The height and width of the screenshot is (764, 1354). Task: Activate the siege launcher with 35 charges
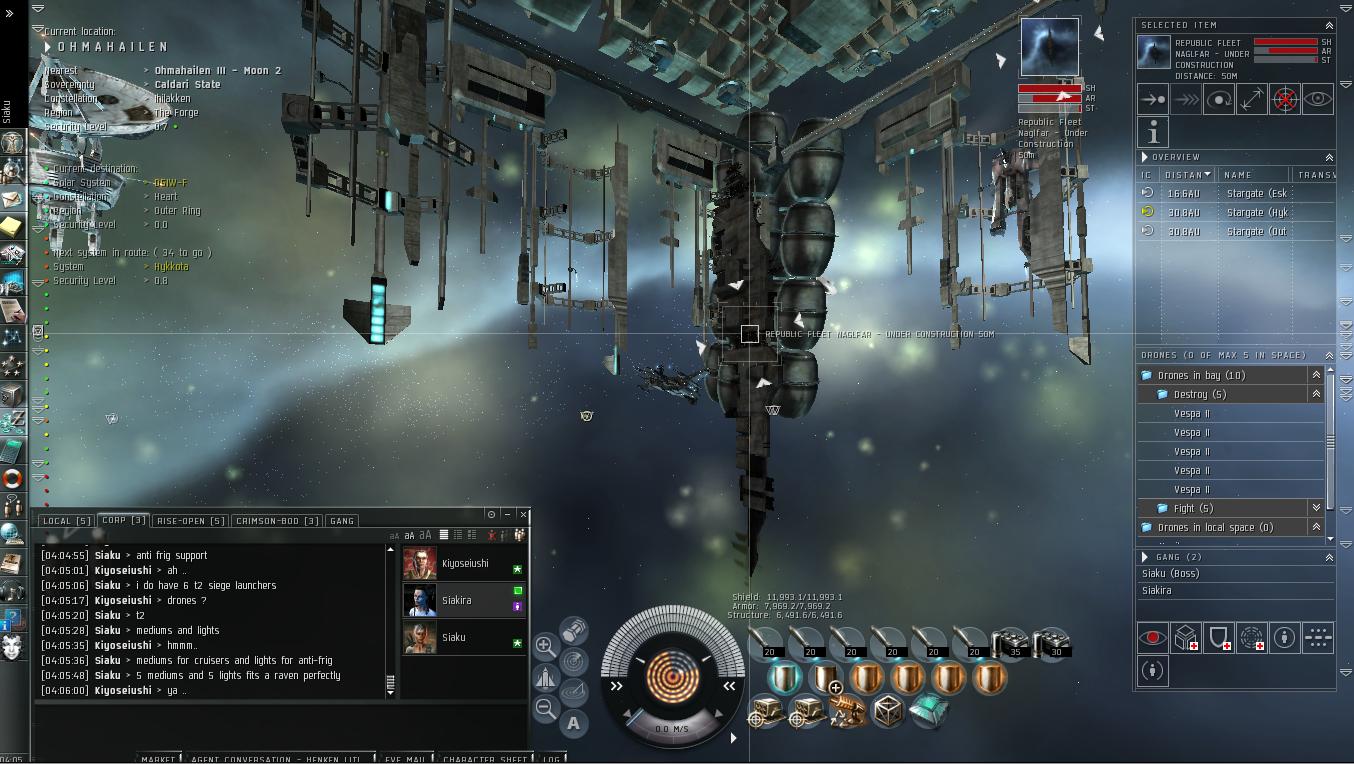pos(1010,643)
